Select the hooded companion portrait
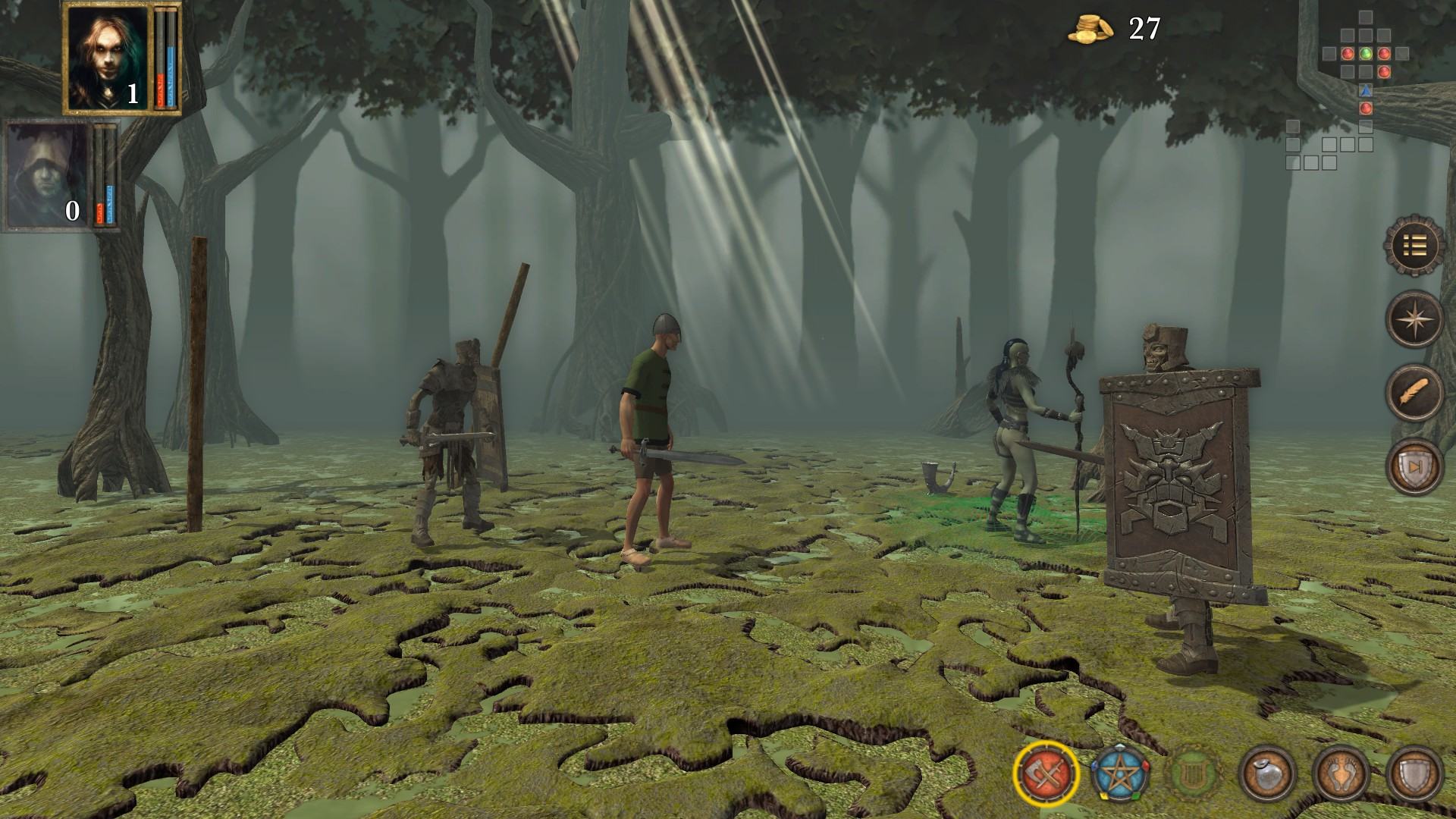 pyautogui.click(x=47, y=176)
